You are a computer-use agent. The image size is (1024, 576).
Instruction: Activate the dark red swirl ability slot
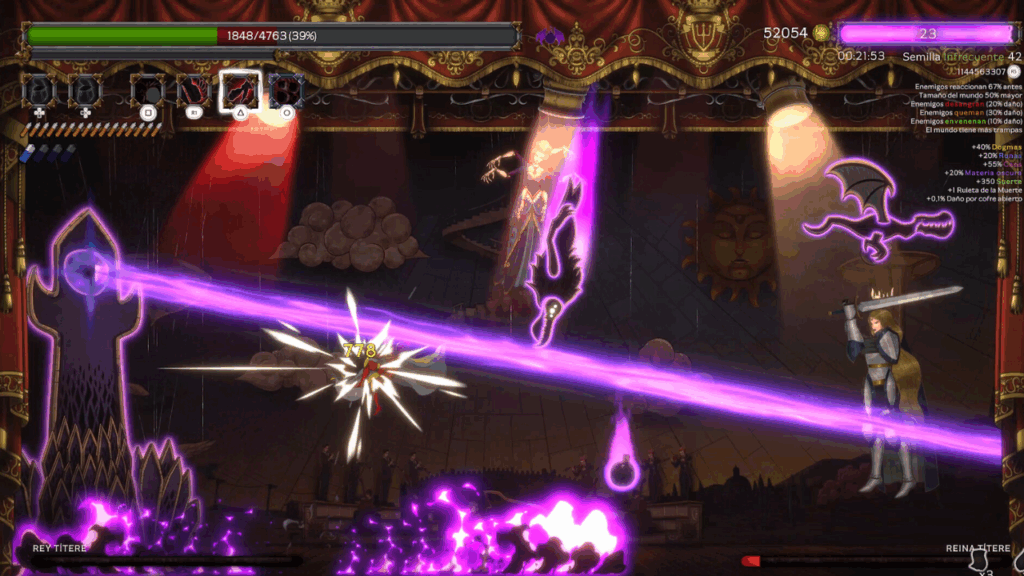coord(286,91)
